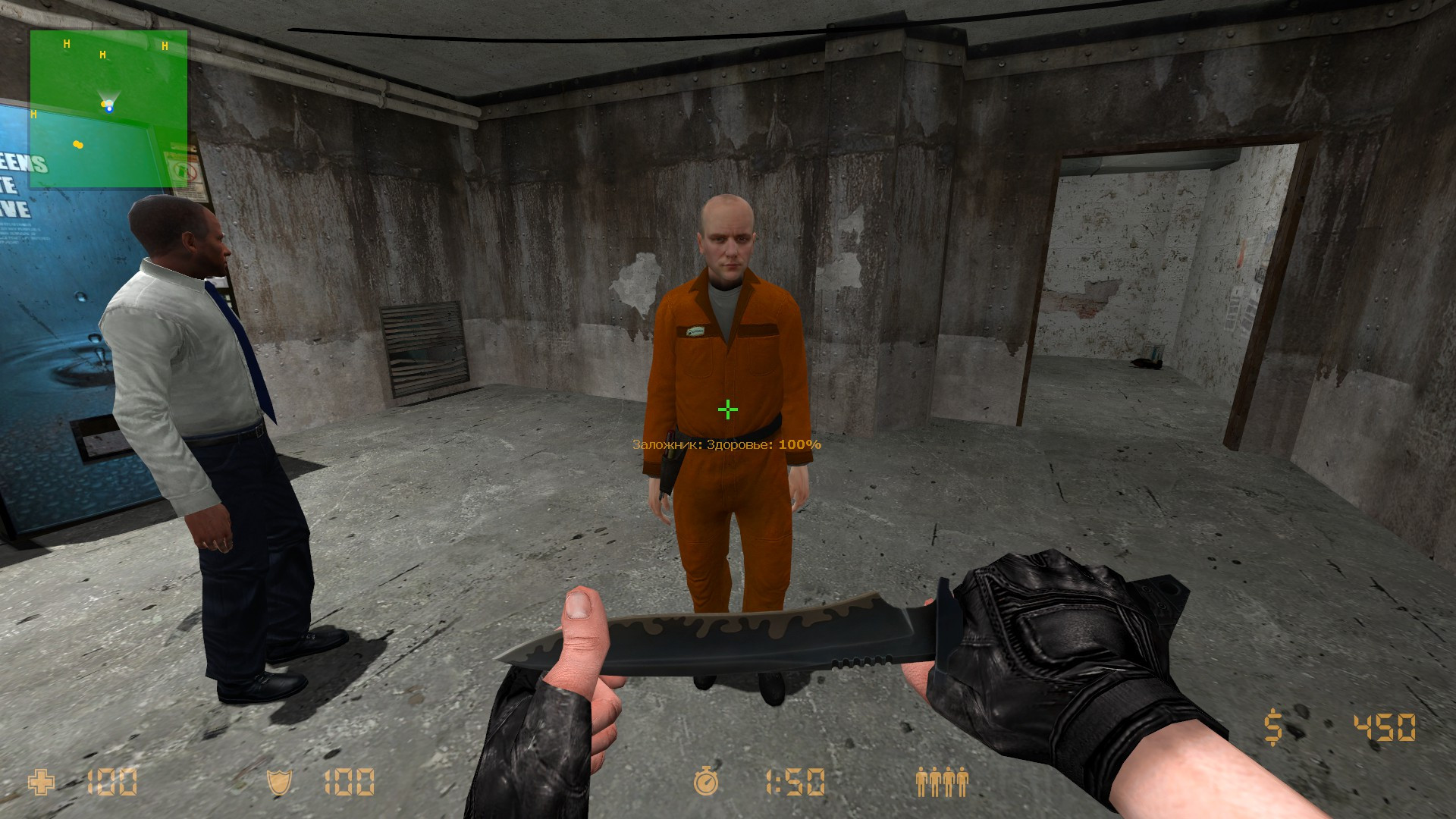The width and height of the screenshot is (1456, 819).
Task: Select the armor shield icon
Action: (x=281, y=780)
